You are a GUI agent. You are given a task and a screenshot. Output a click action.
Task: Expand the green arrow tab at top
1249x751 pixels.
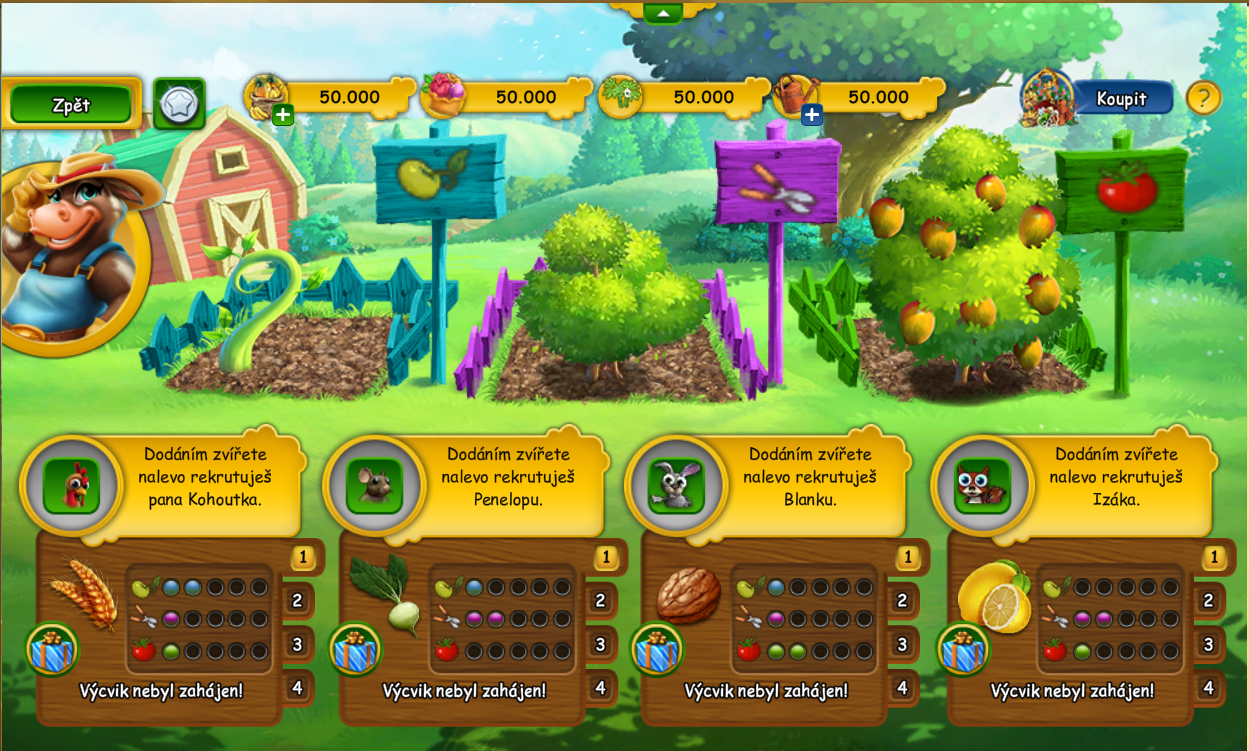tap(663, 13)
